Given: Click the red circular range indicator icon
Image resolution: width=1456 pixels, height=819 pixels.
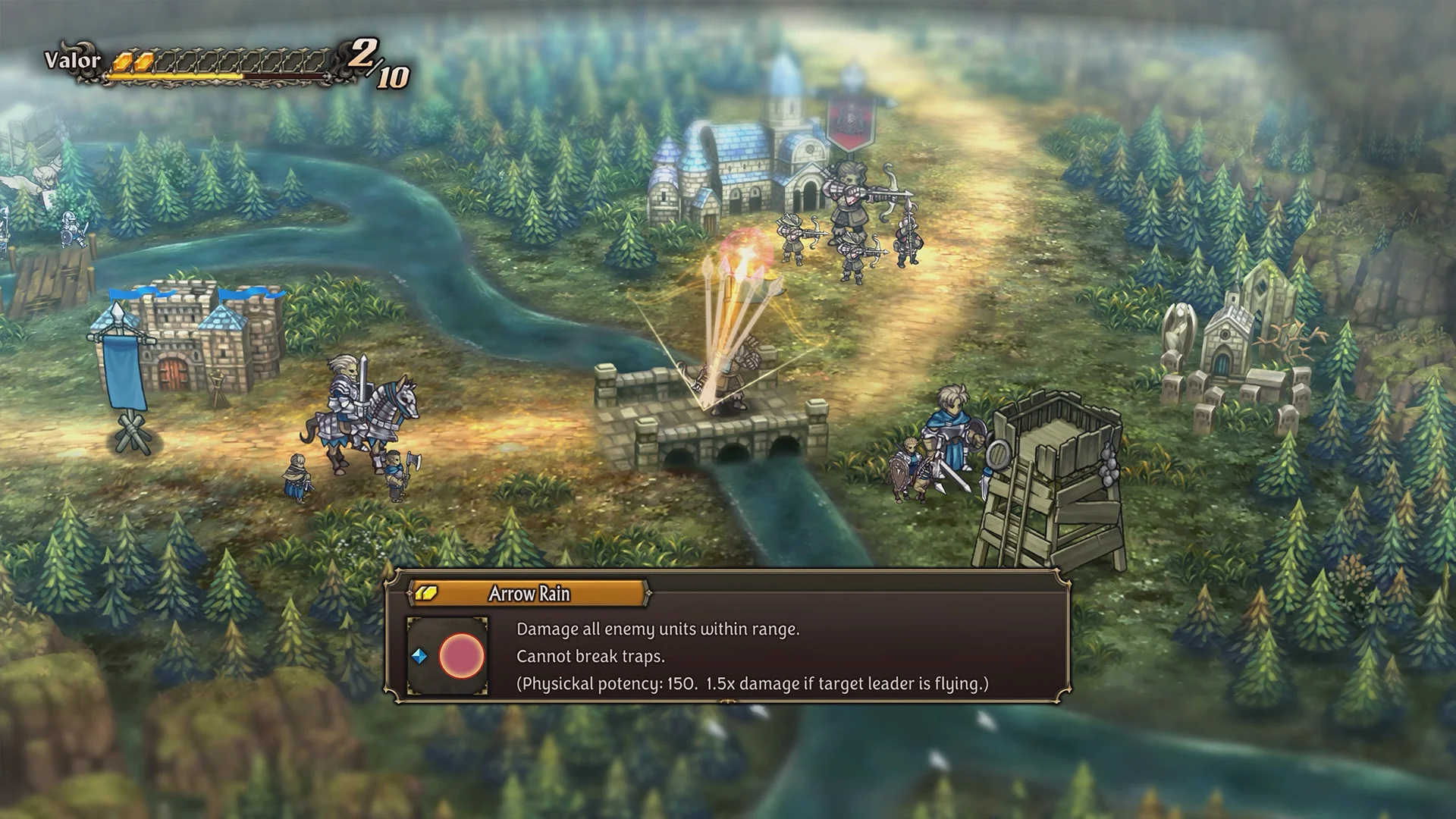Looking at the screenshot, I should coord(461,656).
